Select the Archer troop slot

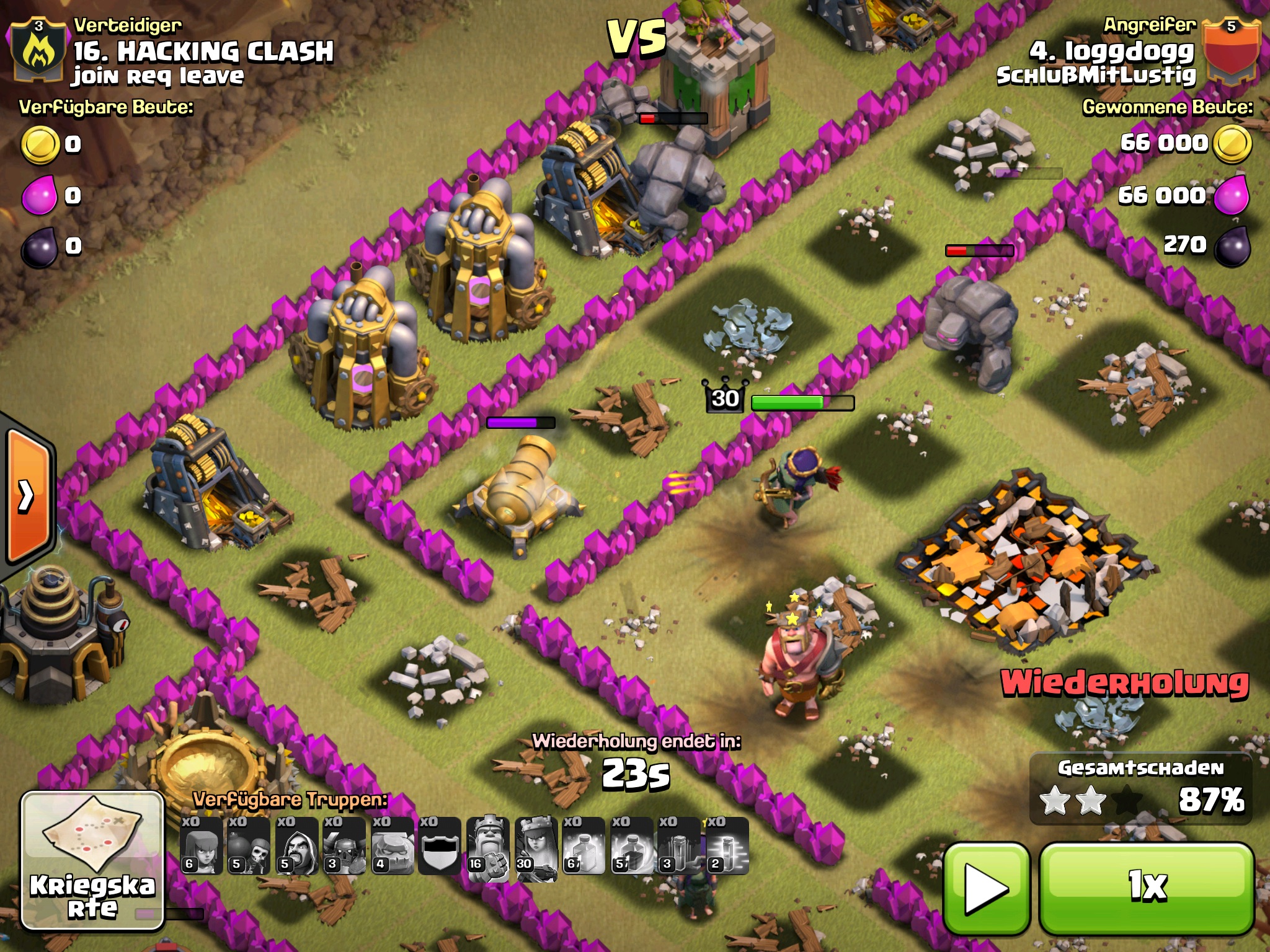coord(202,845)
